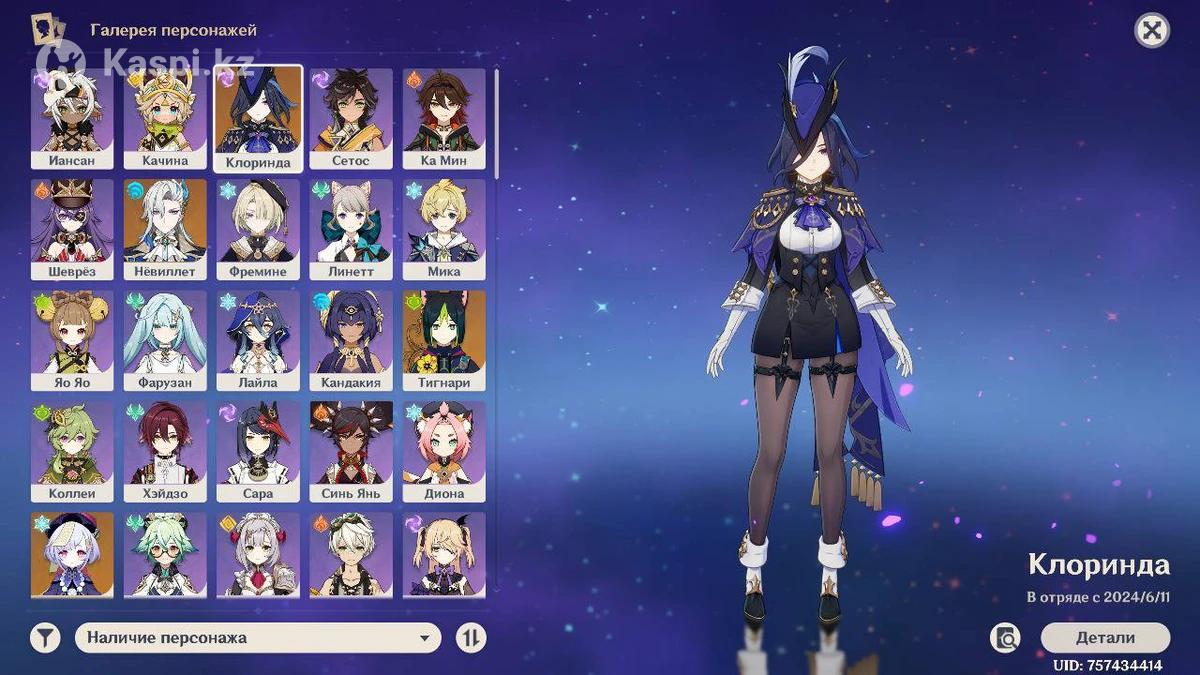Choose the Качина portrait
Viewport: 1200px width, 675px height.
[165, 118]
